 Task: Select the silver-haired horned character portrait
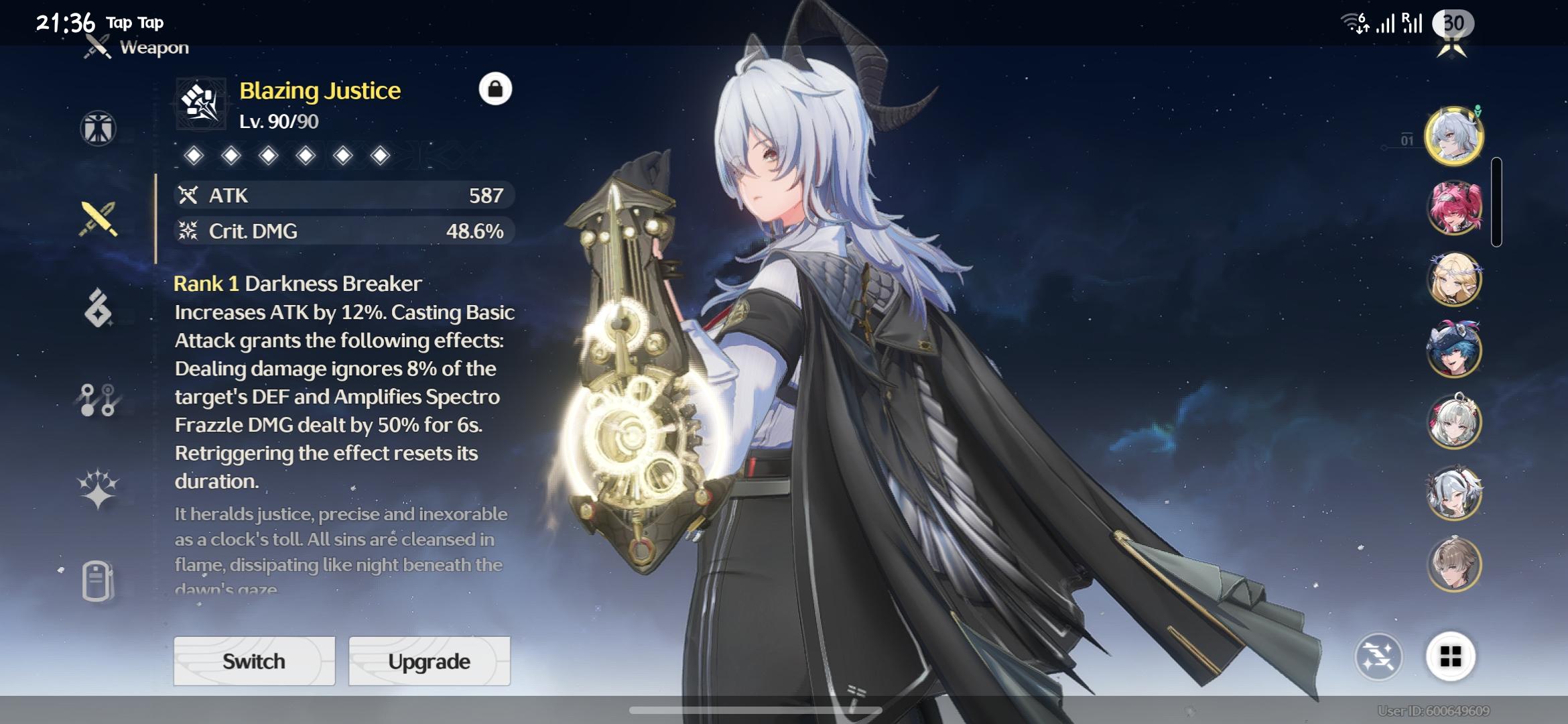[1453, 136]
